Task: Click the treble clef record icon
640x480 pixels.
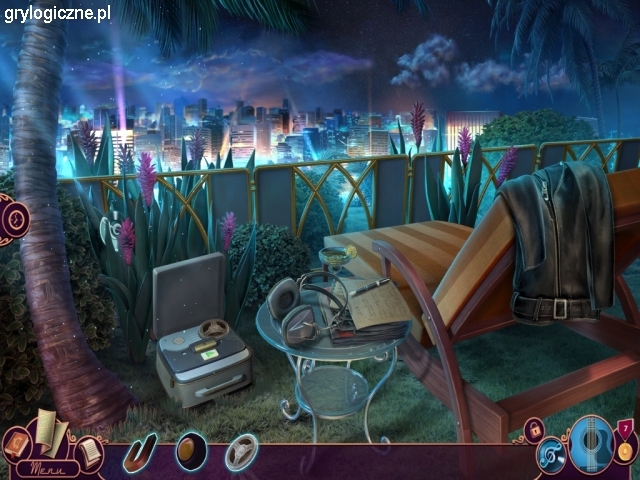Action: [552, 456]
